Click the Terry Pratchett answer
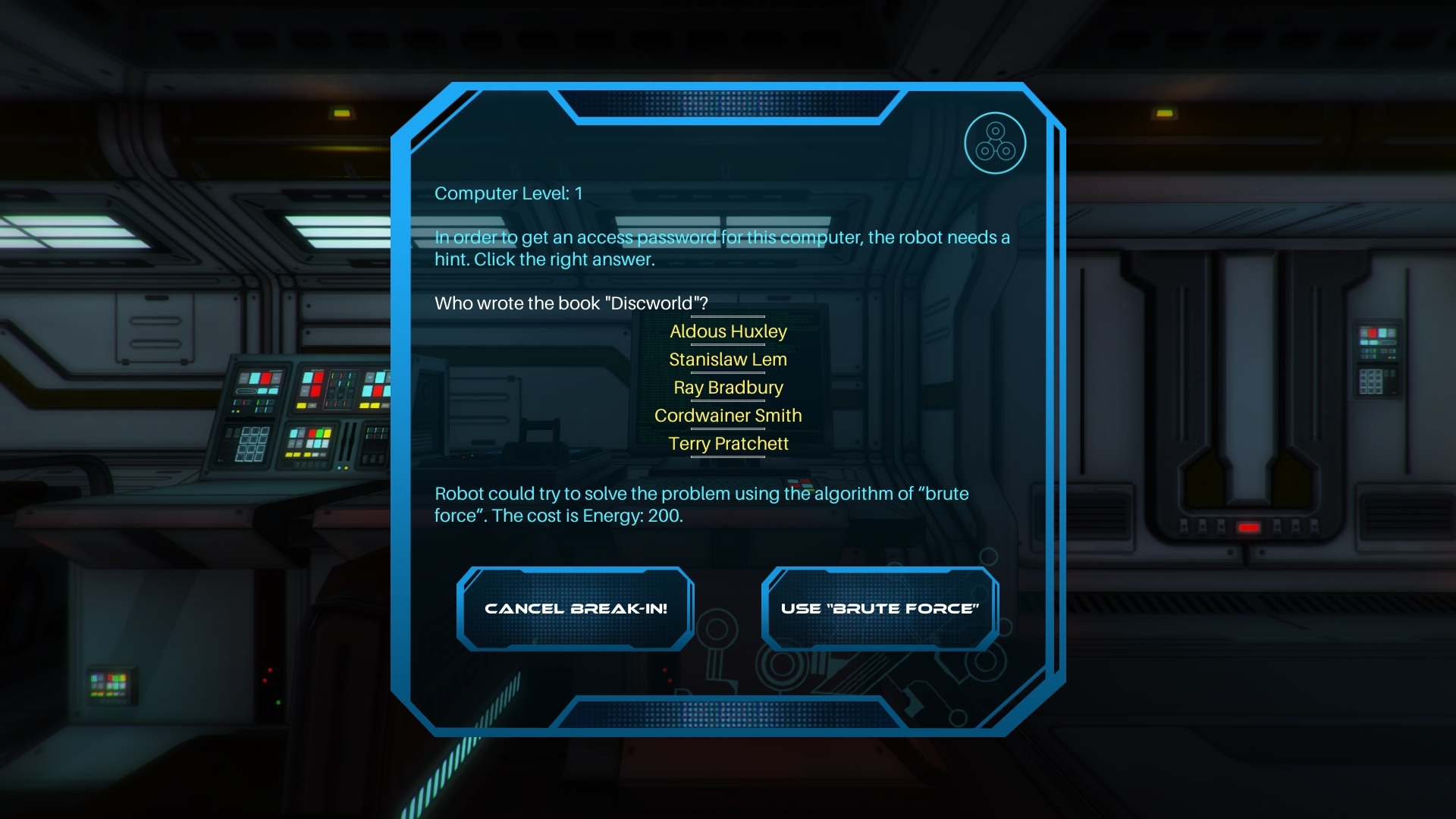 [x=728, y=444]
